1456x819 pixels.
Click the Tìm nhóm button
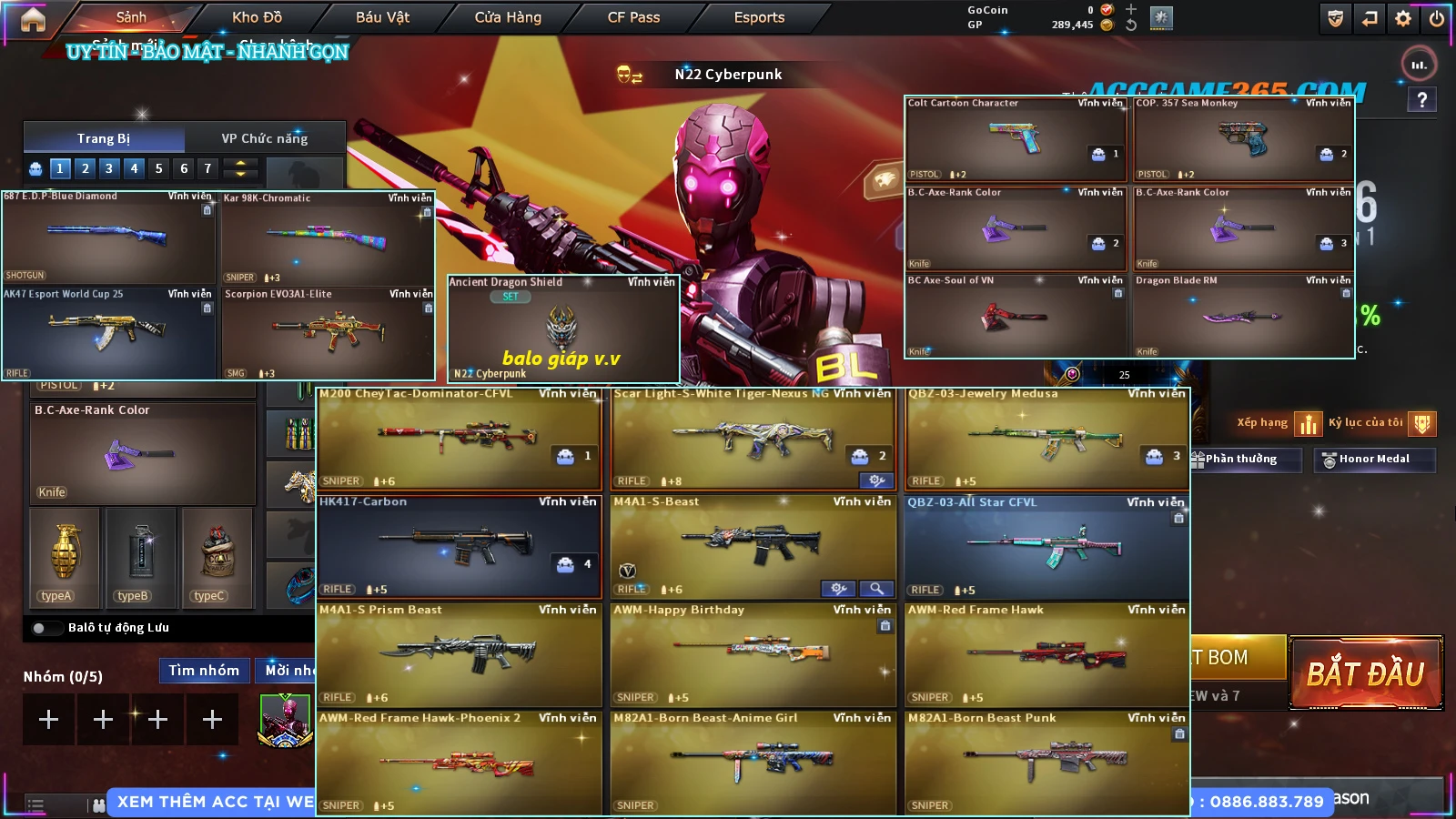(204, 671)
